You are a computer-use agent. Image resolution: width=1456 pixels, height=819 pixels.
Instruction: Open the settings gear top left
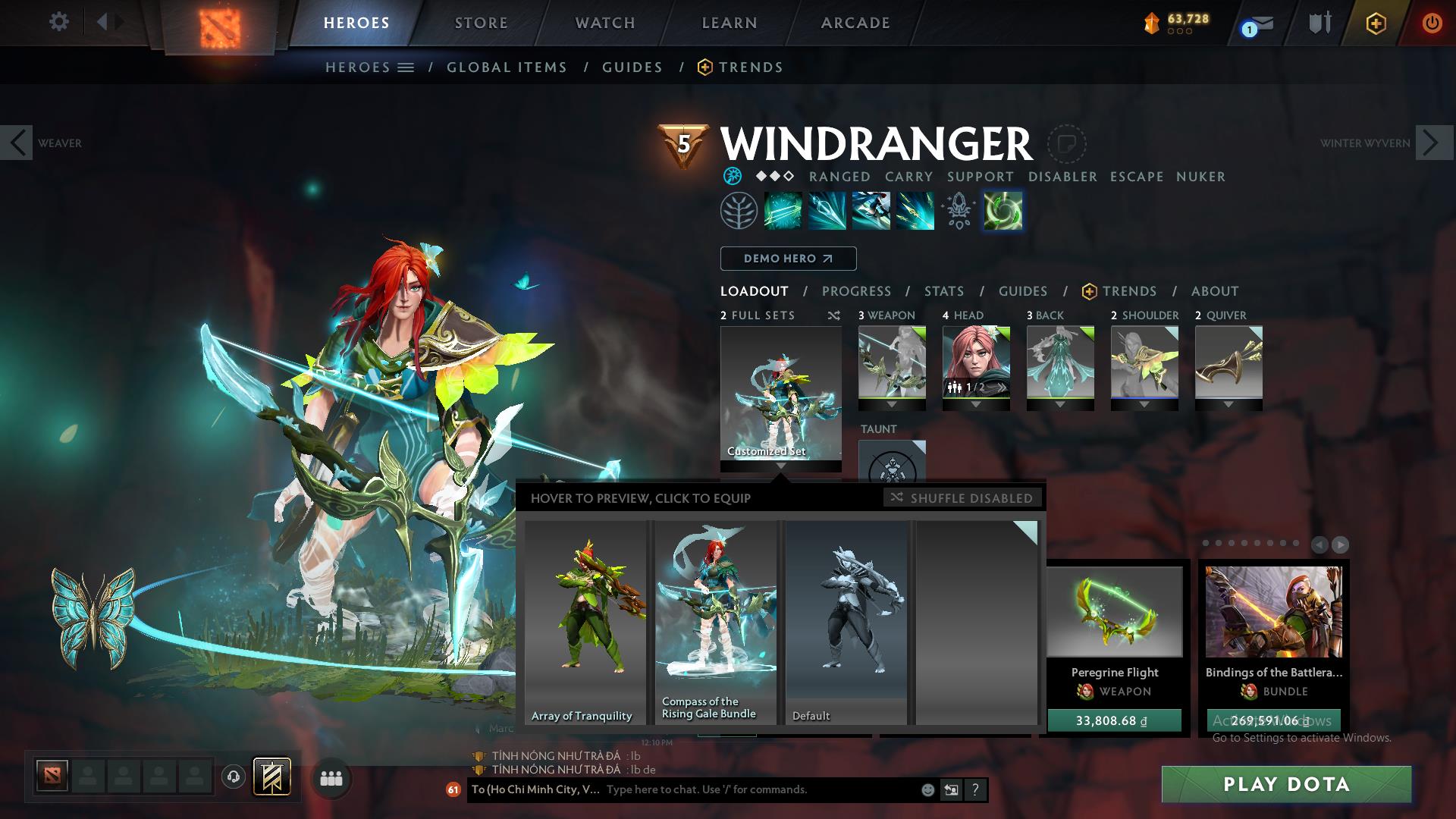[58, 22]
